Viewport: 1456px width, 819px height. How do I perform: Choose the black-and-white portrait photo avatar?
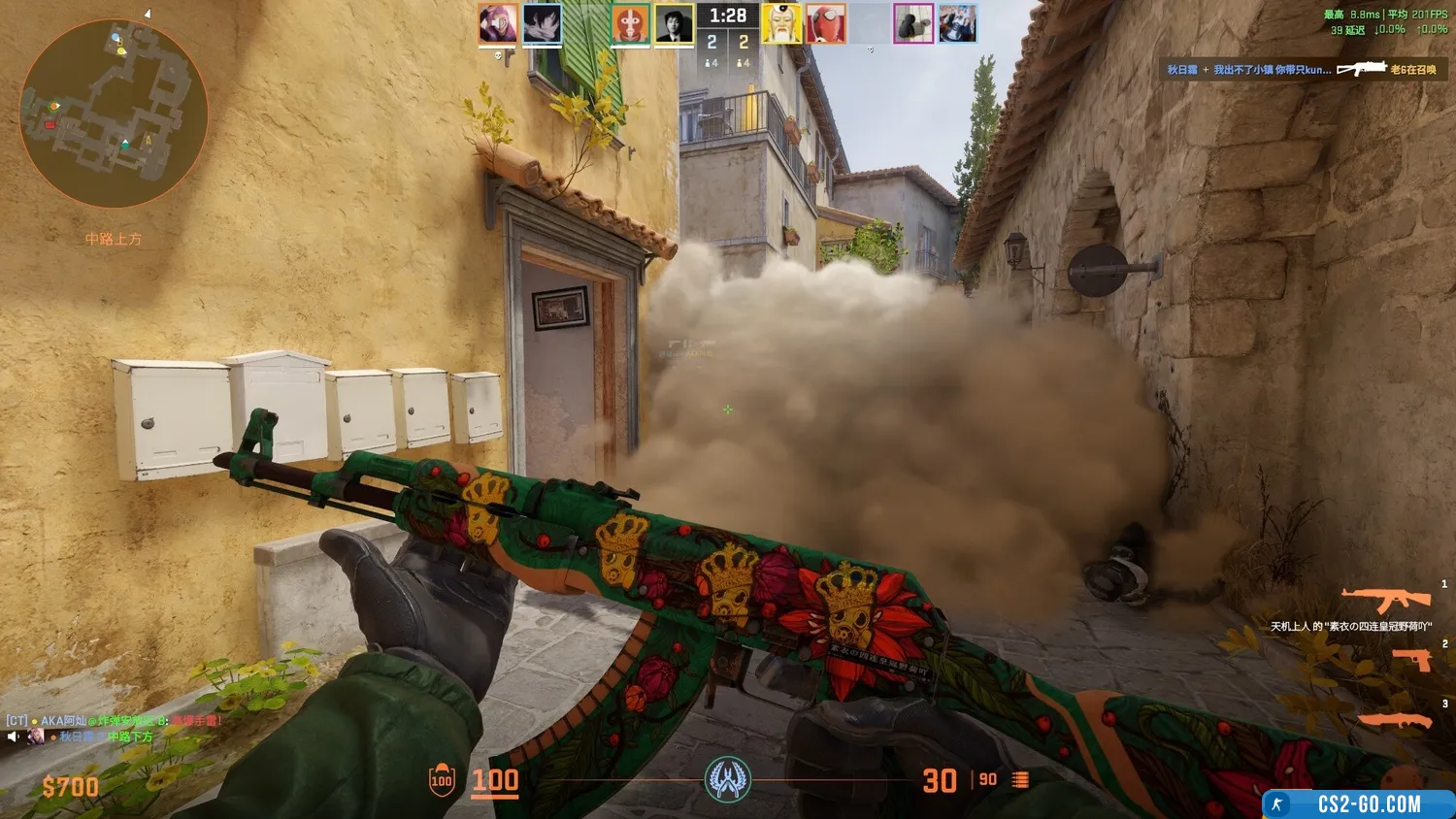coord(674,24)
